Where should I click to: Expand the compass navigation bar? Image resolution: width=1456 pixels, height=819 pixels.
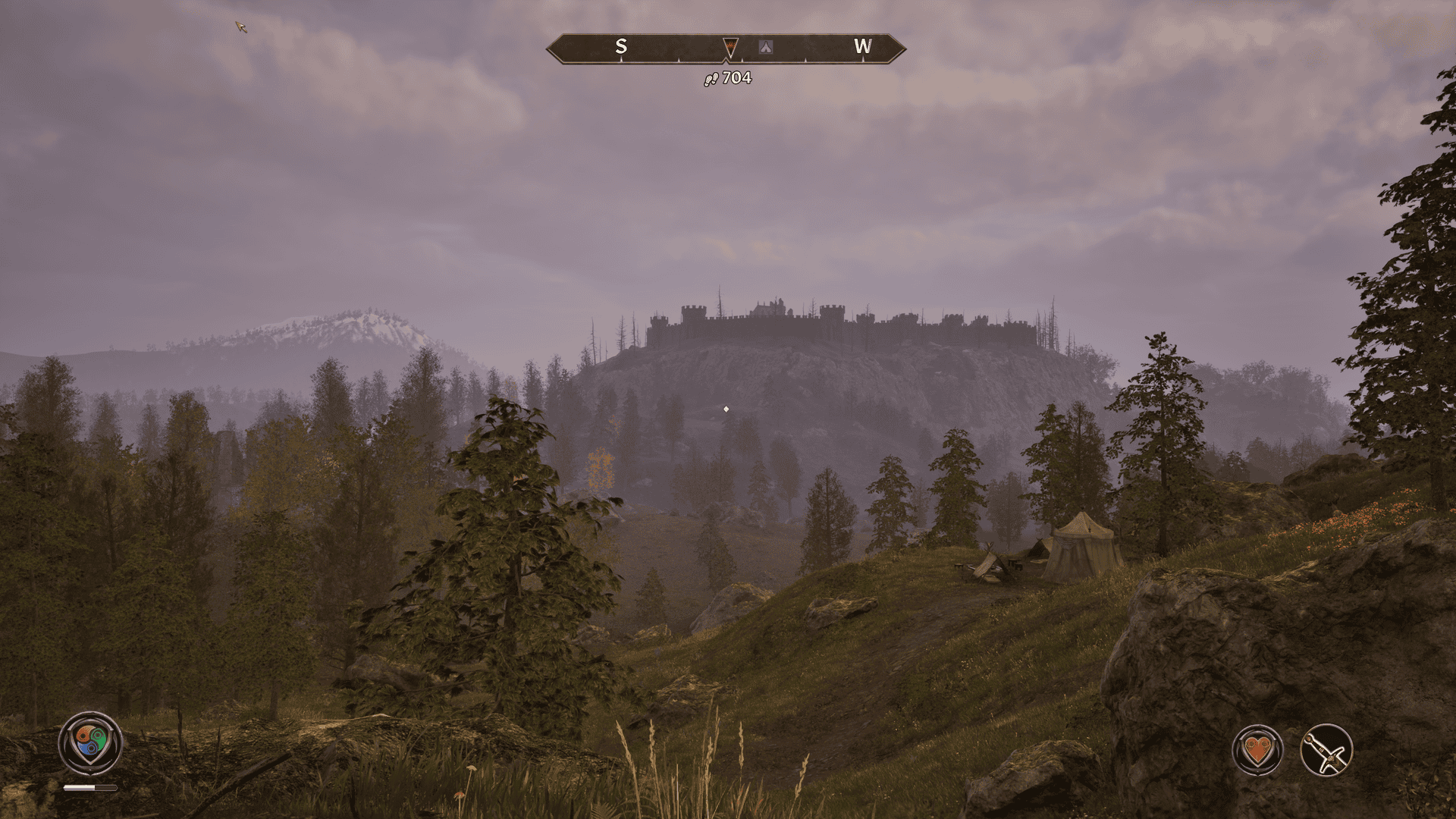(724, 47)
